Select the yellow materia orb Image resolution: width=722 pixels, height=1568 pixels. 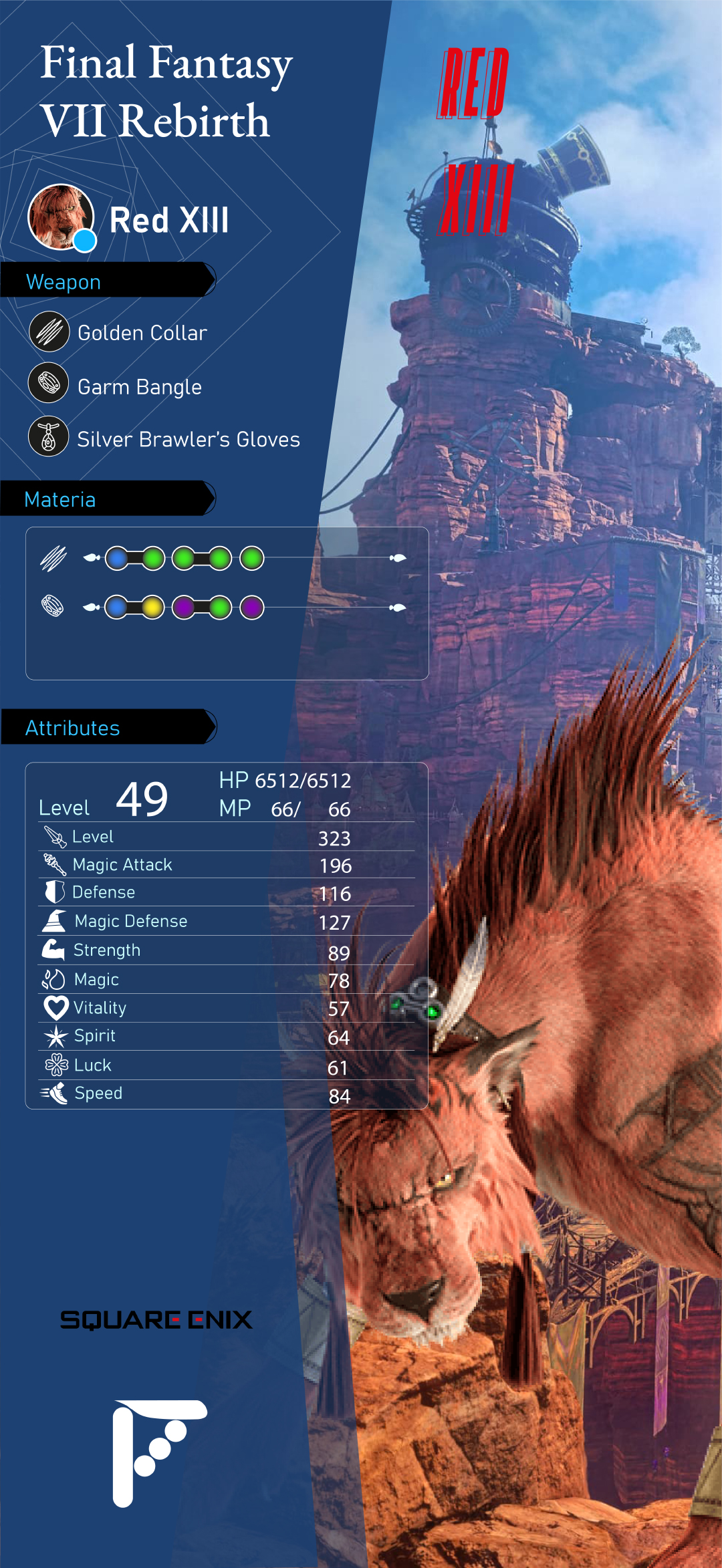152,608
